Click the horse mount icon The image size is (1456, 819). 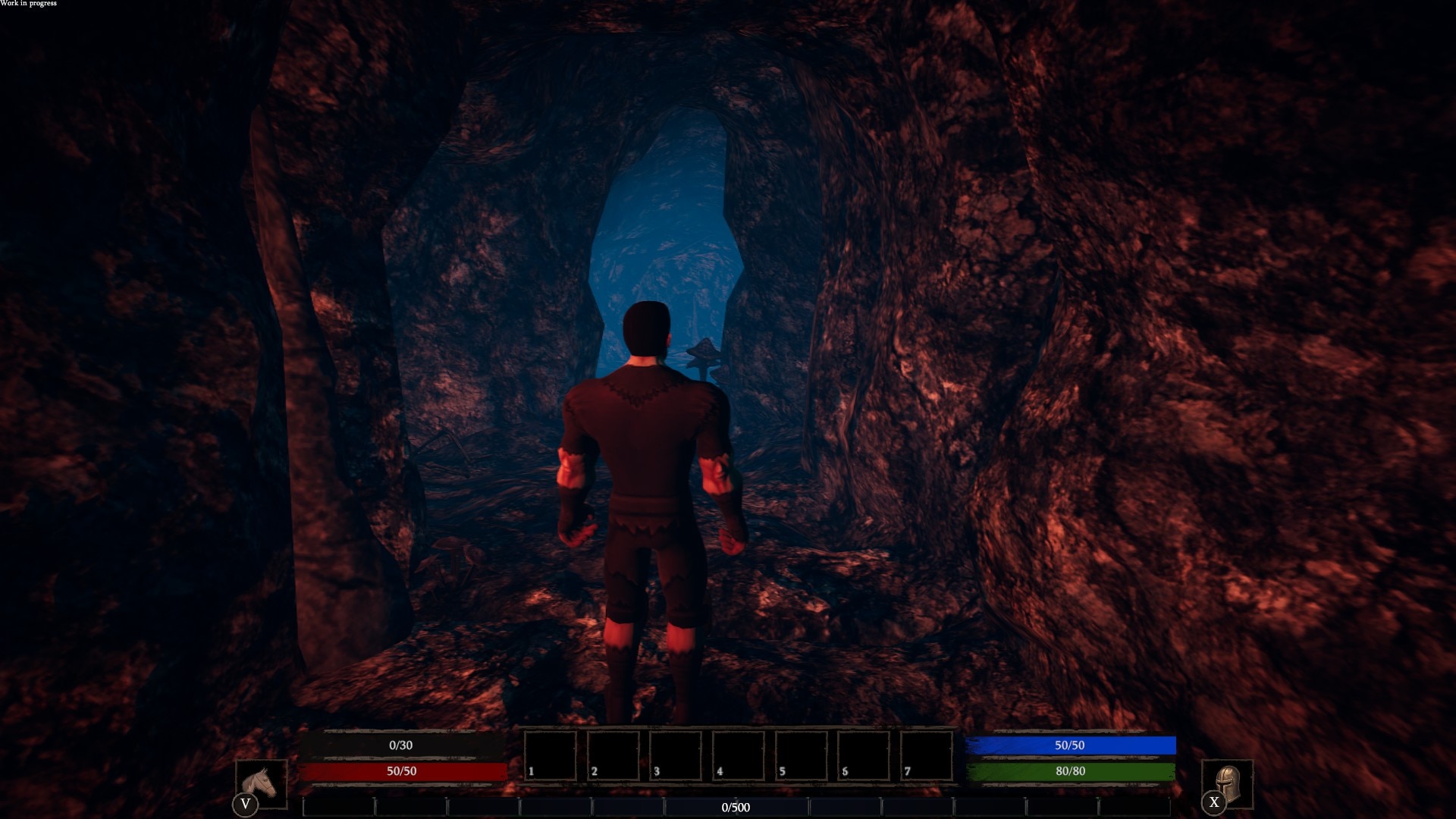pyautogui.click(x=262, y=784)
